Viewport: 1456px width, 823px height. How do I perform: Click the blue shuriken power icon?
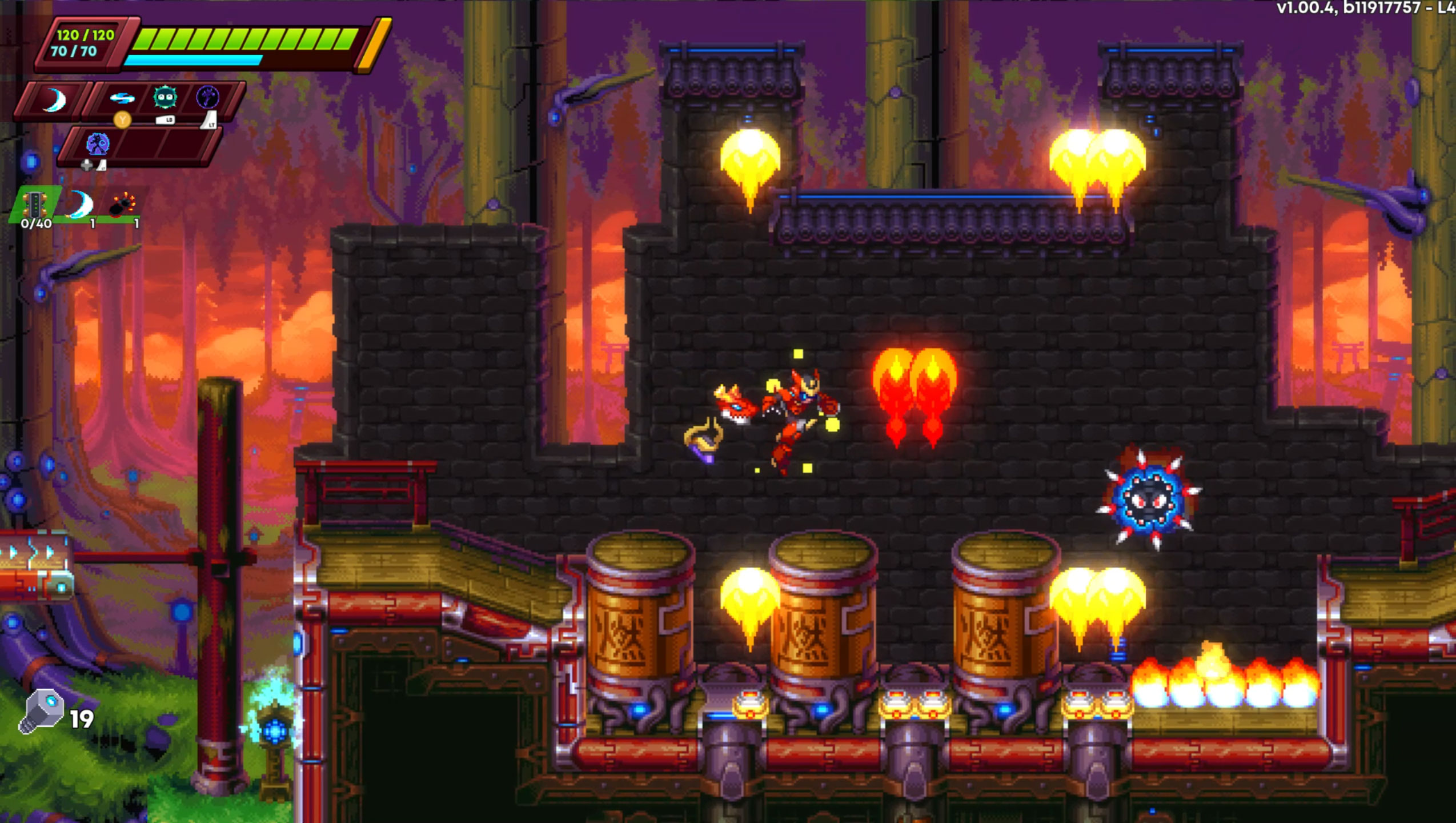122,99
